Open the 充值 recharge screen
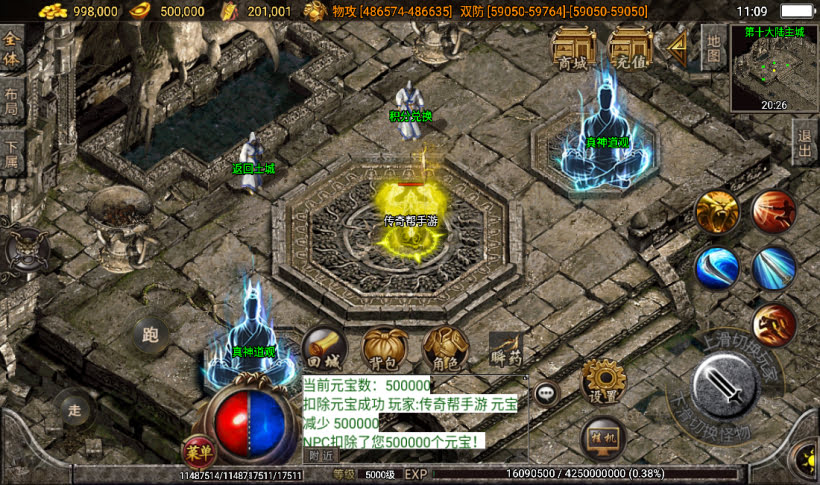Viewport: 820px width, 485px height. click(x=630, y=48)
